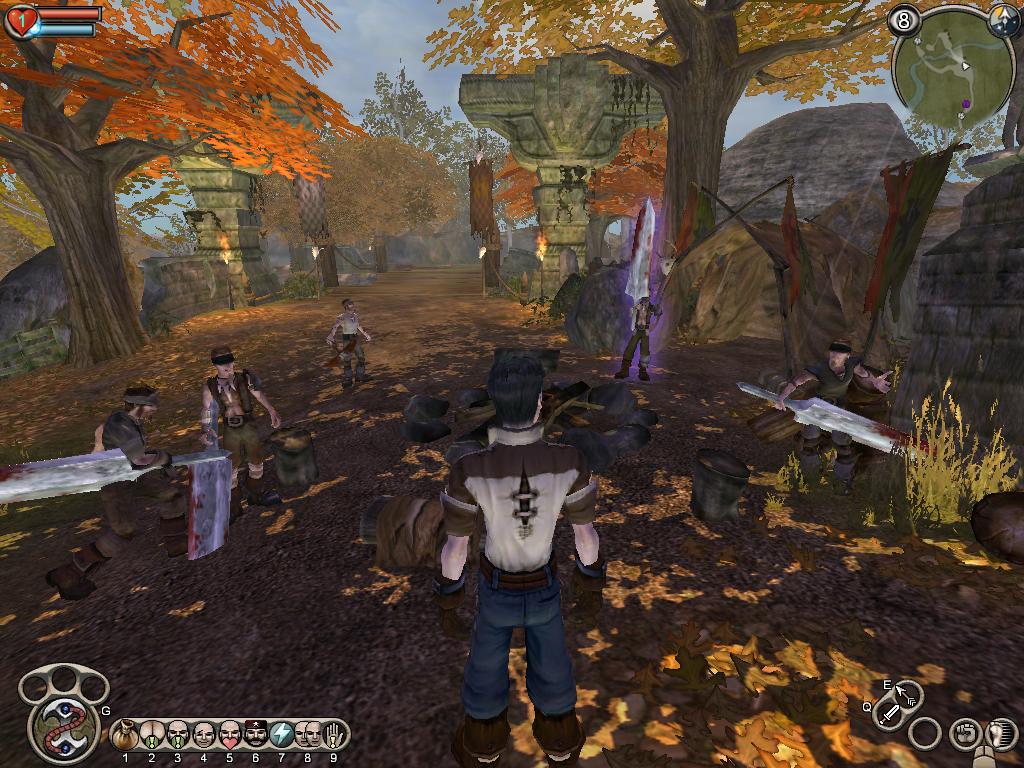This screenshot has height=768, width=1024.
Task: Choose the bearded pirate hat expression
Action: coord(256,734)
